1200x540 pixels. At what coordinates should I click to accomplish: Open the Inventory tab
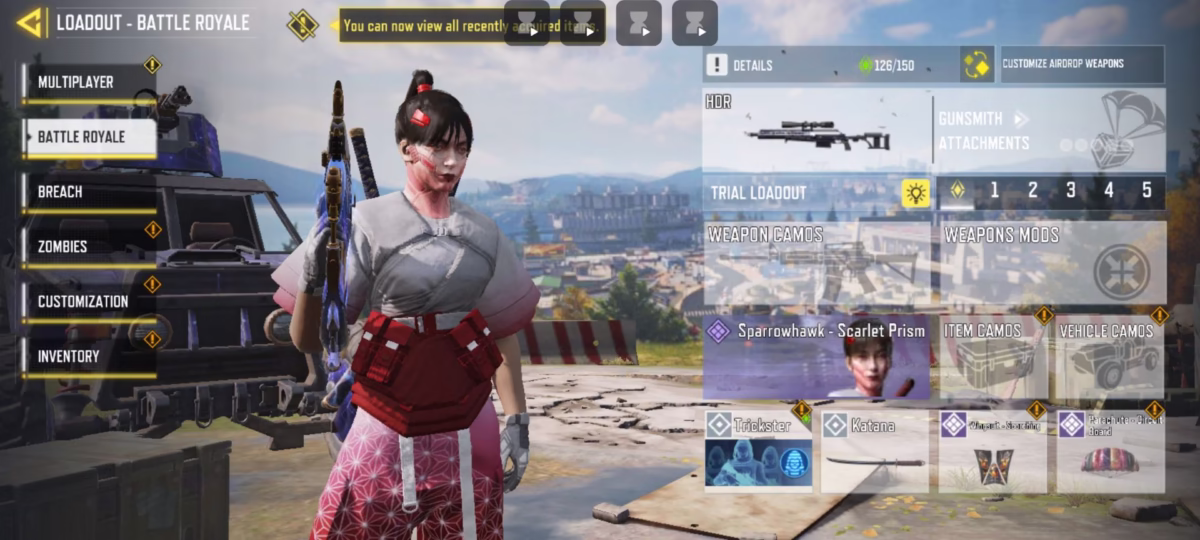pyautogui.click(x=88, y=357)
